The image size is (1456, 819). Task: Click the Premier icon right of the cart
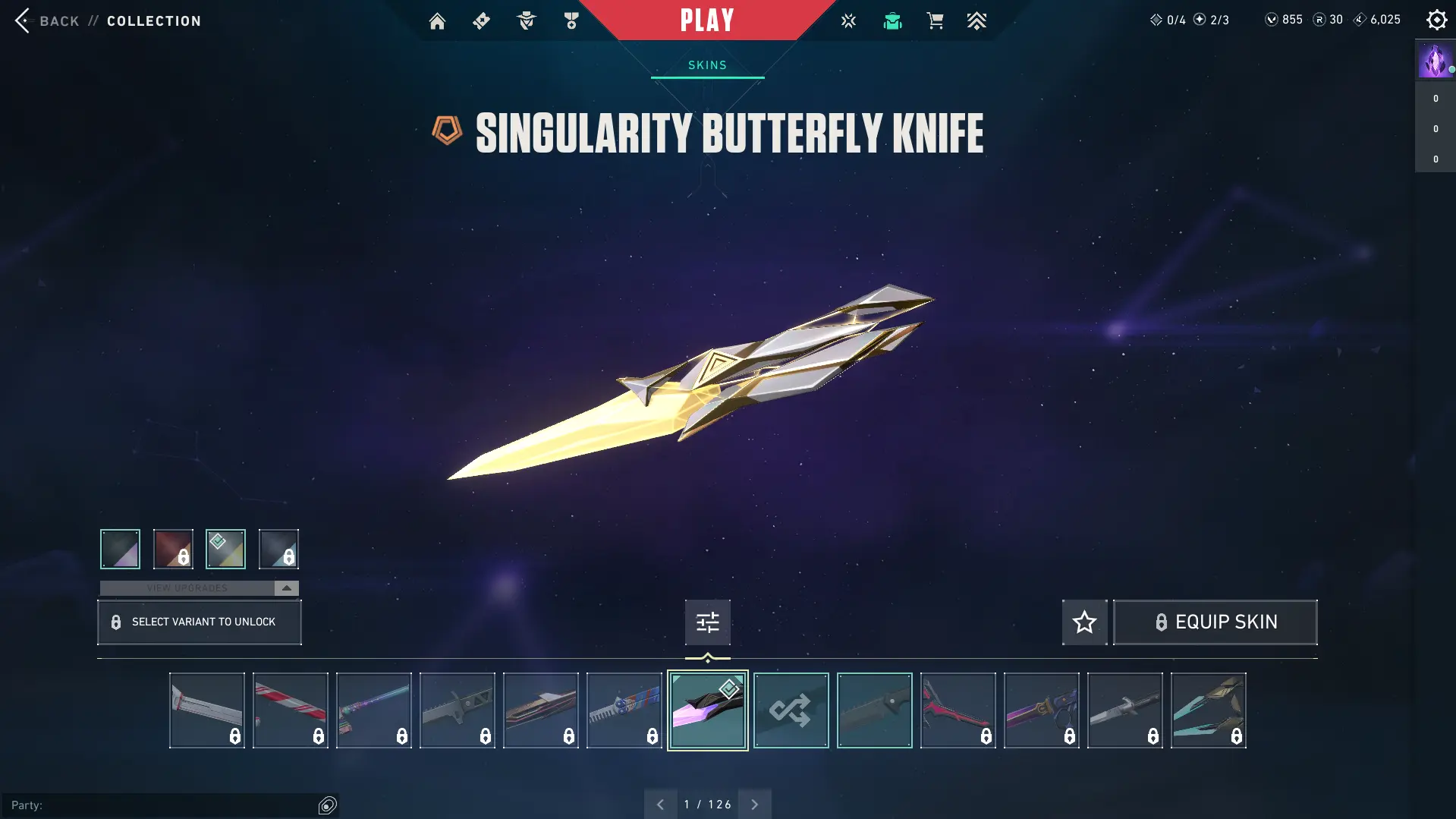click(977, 20)
